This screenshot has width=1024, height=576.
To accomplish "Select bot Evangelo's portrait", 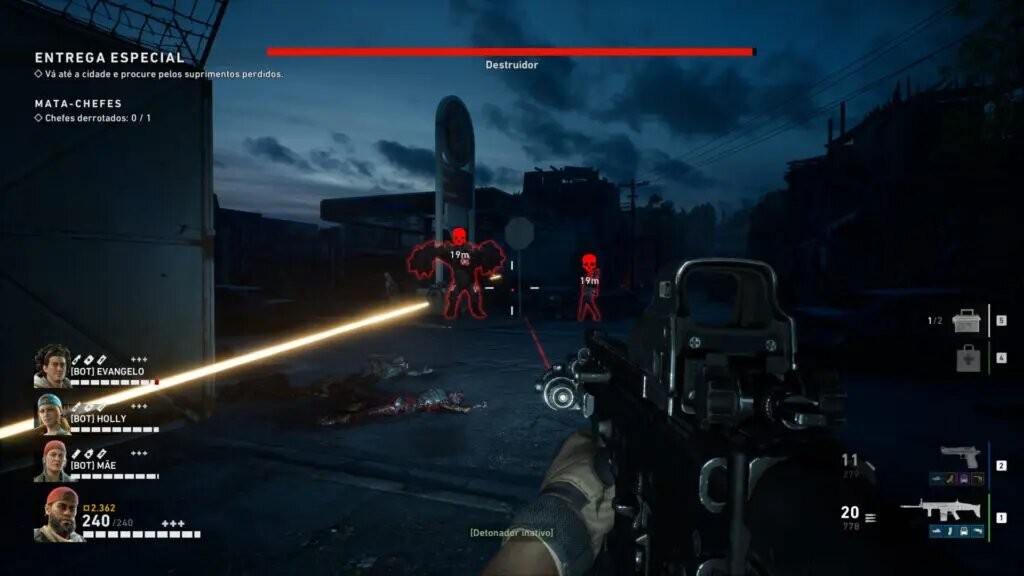I will (52, 366).
